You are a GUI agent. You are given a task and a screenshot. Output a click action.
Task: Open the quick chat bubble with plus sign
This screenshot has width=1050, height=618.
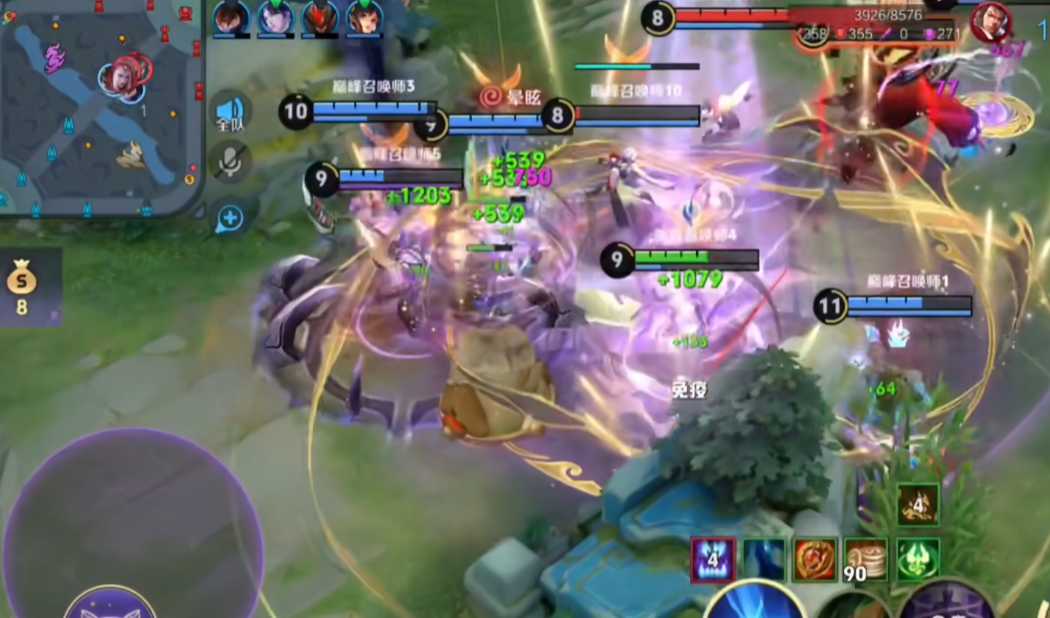point(231,217)
